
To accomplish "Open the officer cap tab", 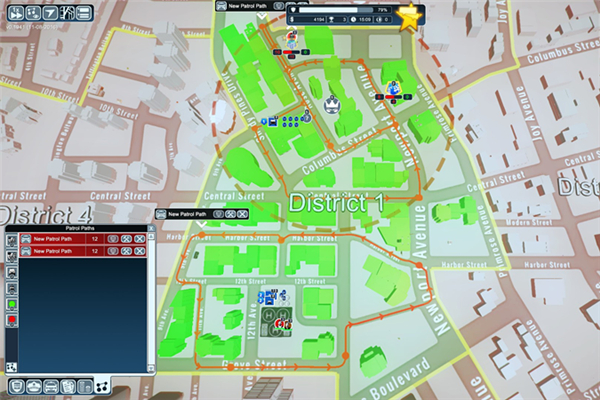I will 35,386.
